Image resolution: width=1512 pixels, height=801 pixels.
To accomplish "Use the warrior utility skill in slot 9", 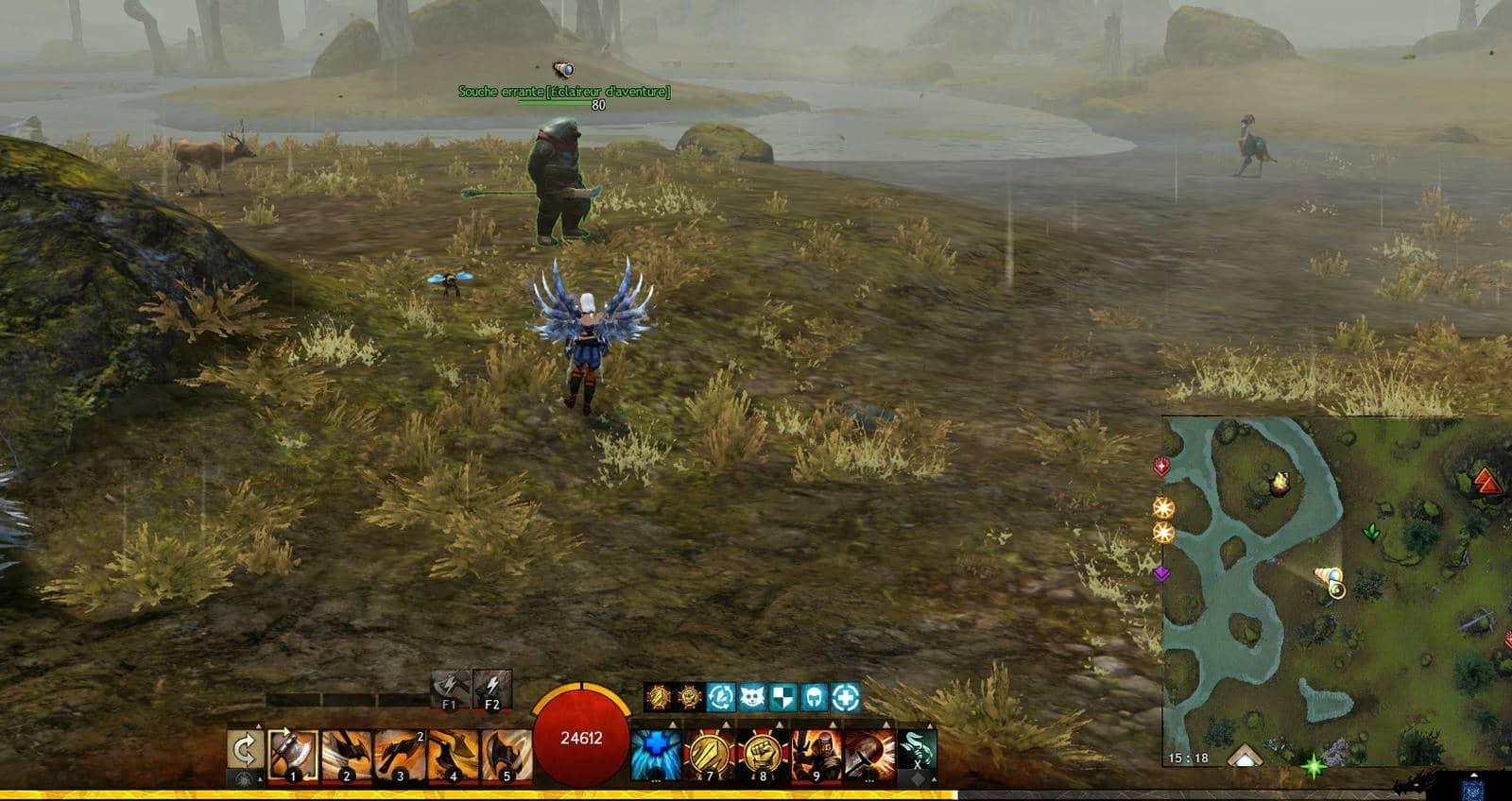I will coord(816,755).
